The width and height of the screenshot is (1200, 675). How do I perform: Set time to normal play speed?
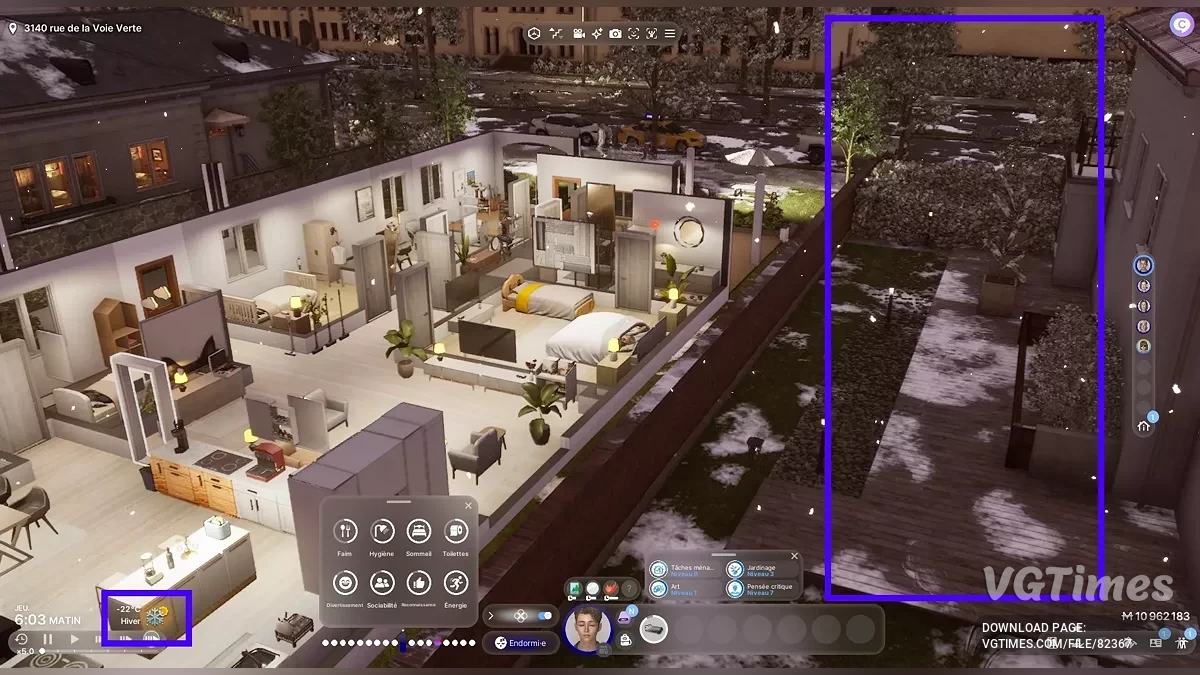74,639
